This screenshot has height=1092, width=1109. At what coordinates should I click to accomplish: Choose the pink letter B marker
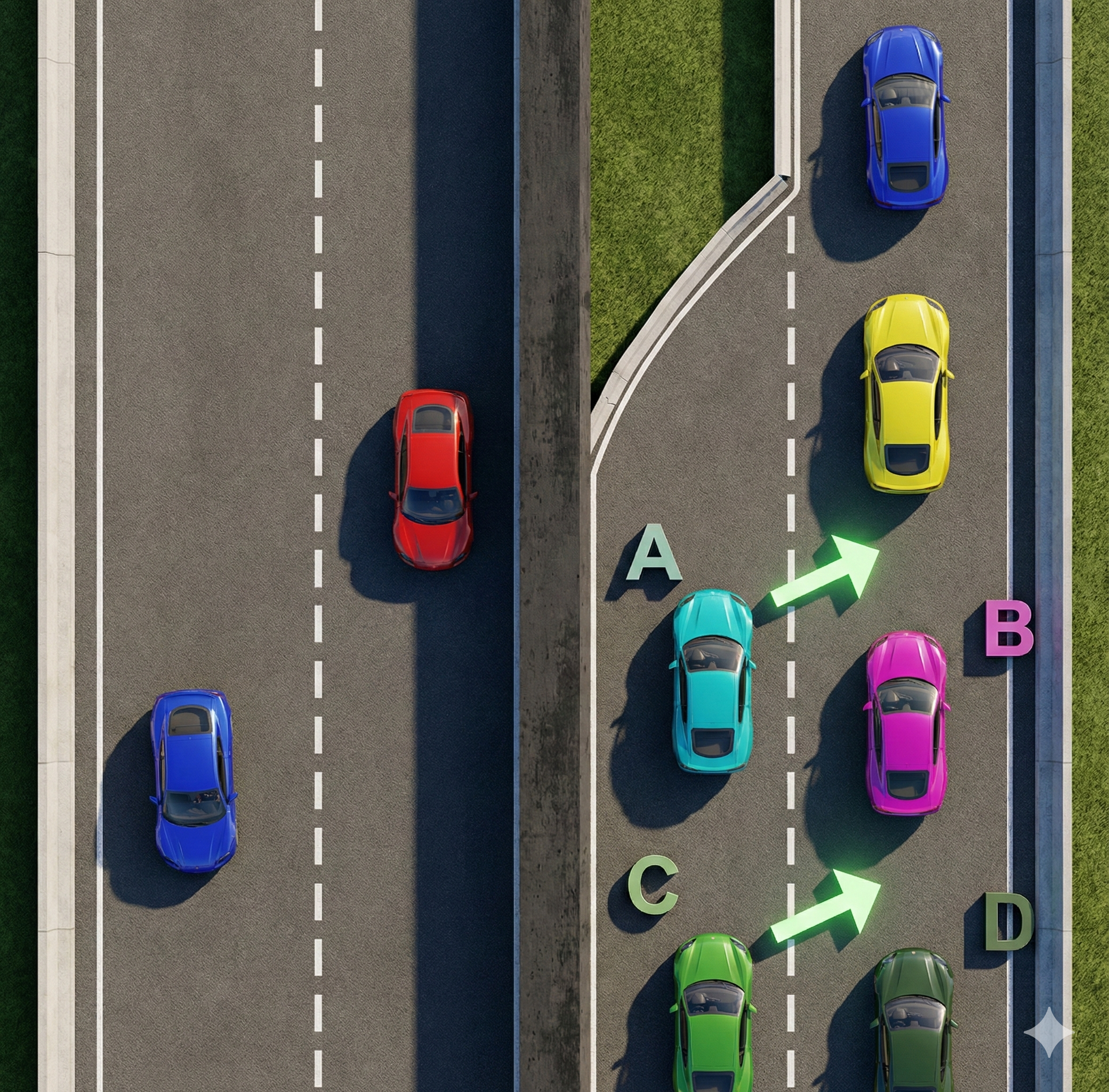pyautogui.click(x=1009, y=628)
